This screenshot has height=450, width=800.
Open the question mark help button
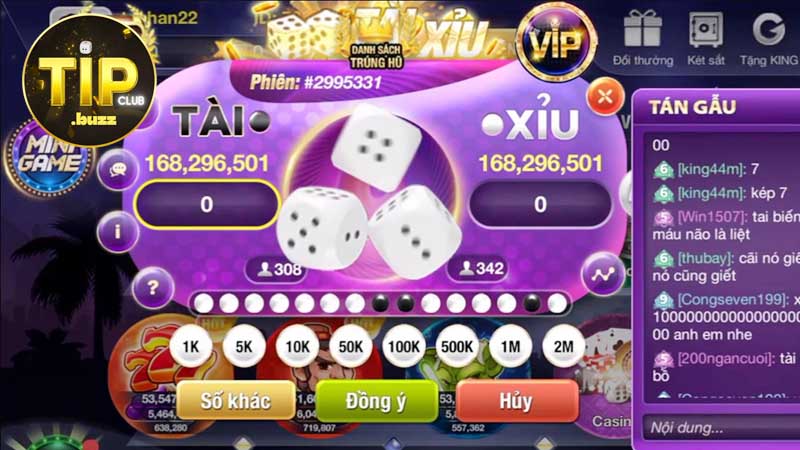pyautogui.click(x=153, y=290)
